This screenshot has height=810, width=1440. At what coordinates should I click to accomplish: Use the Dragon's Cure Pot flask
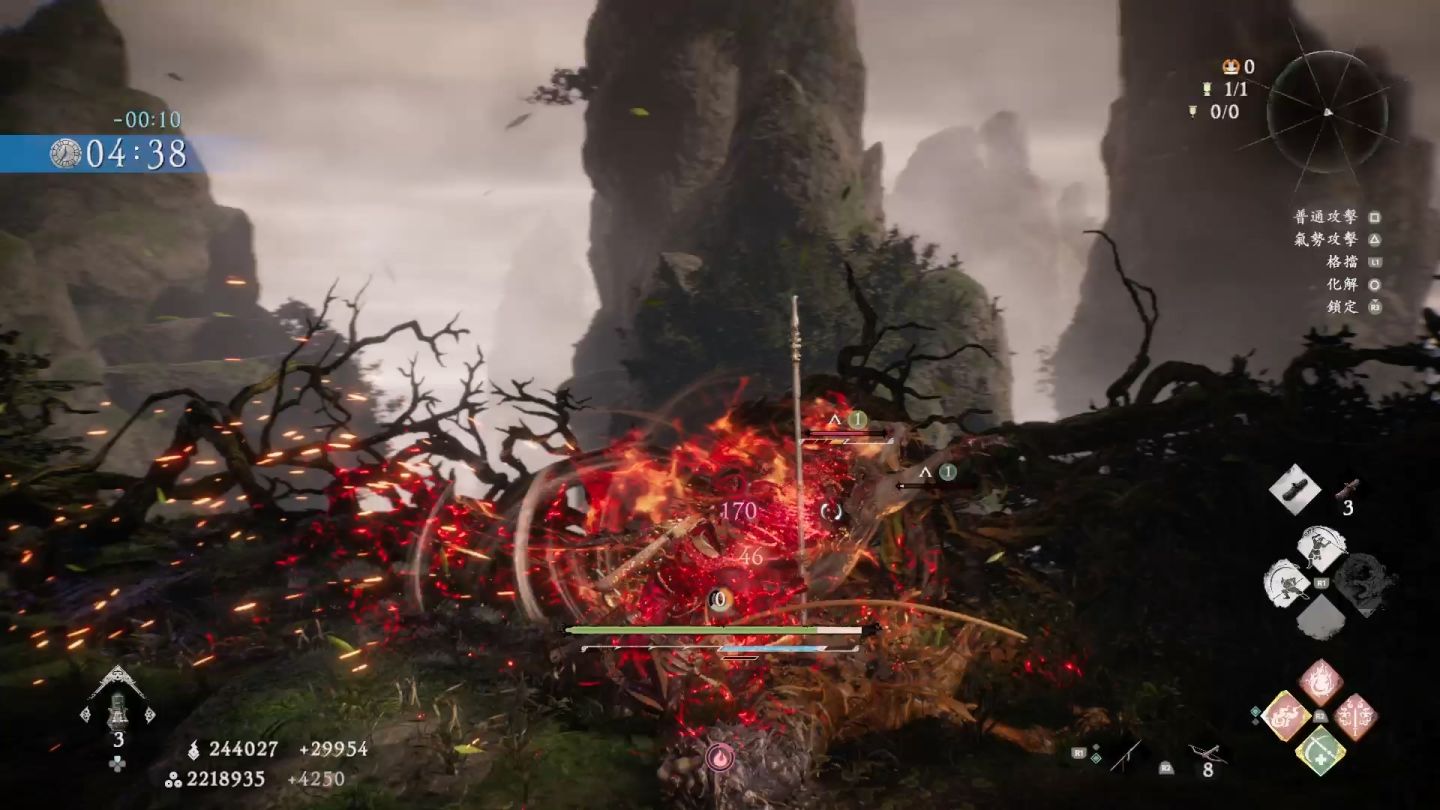[x=118, y=701]
